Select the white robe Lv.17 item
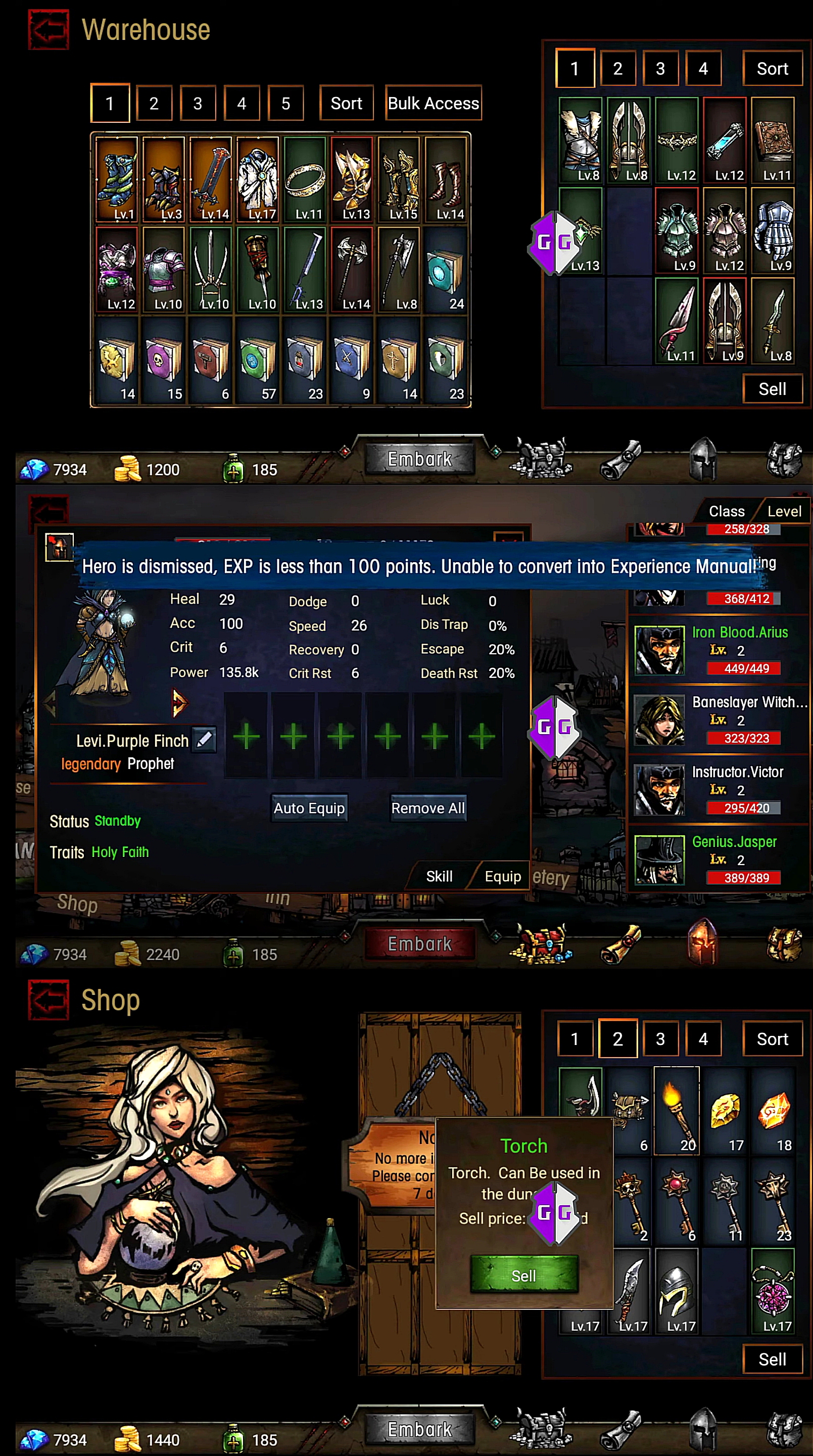The width and height of the screenshot is (813, 1456). point(258,179)
